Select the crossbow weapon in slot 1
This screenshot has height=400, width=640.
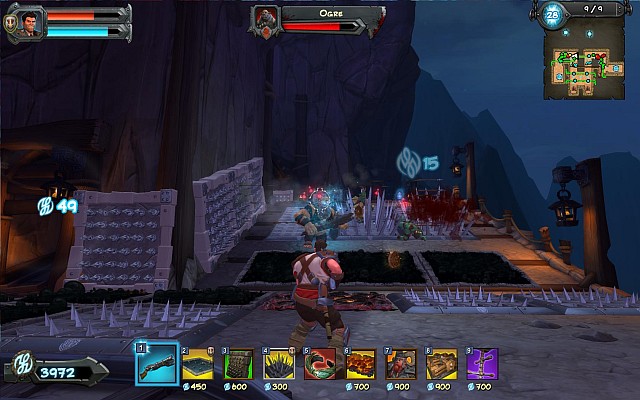pyautogui.click(x=157, y=363)
